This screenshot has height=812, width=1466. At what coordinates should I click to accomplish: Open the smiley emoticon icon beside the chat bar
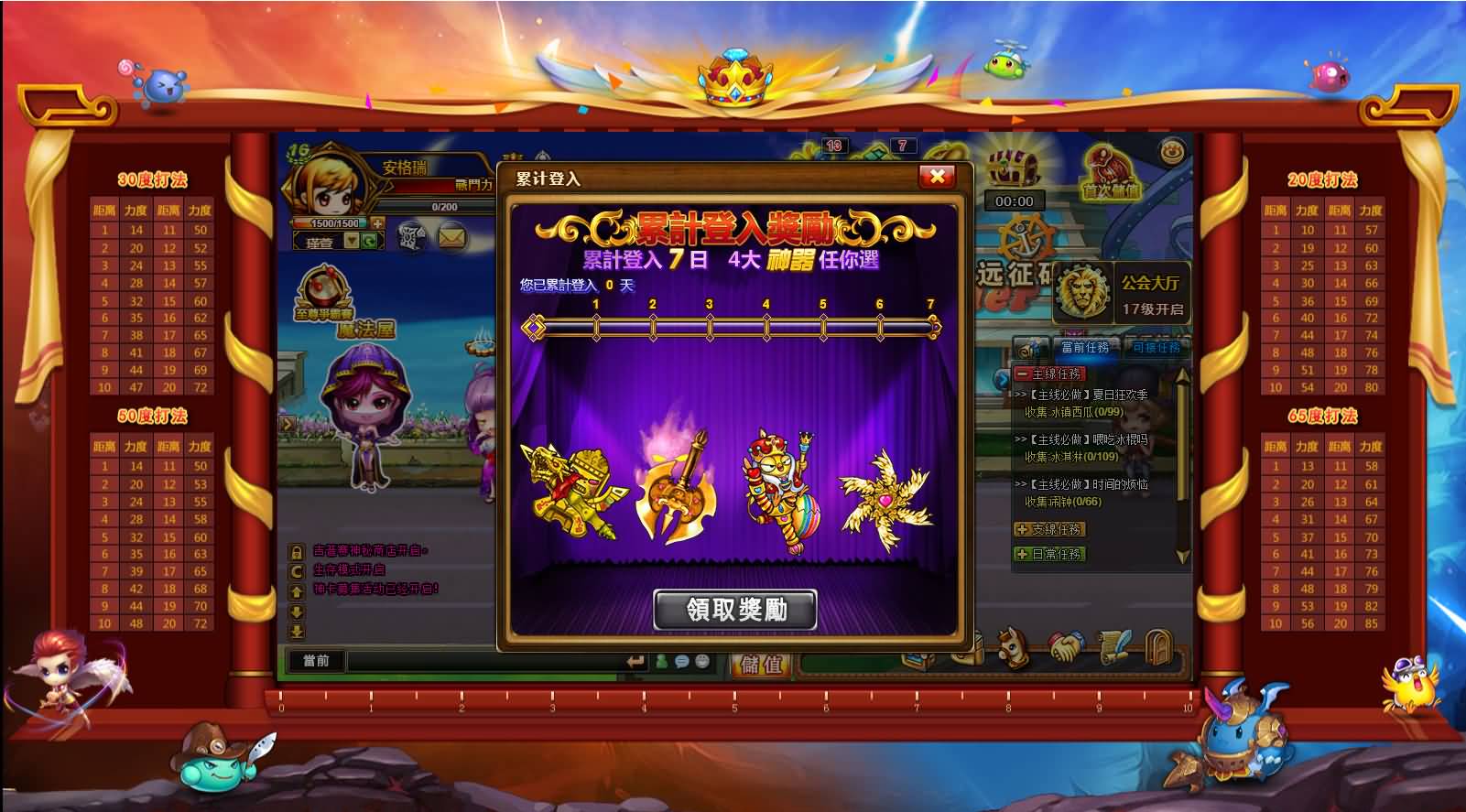click(x=700, y=662)
